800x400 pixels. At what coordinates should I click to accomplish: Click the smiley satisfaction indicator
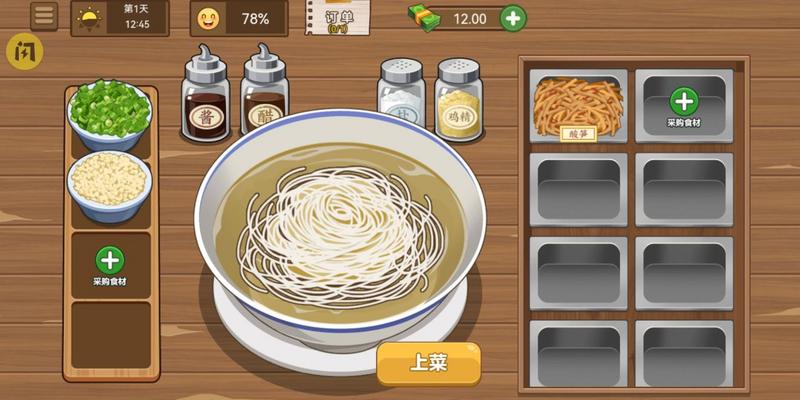[x=208, y=18]
